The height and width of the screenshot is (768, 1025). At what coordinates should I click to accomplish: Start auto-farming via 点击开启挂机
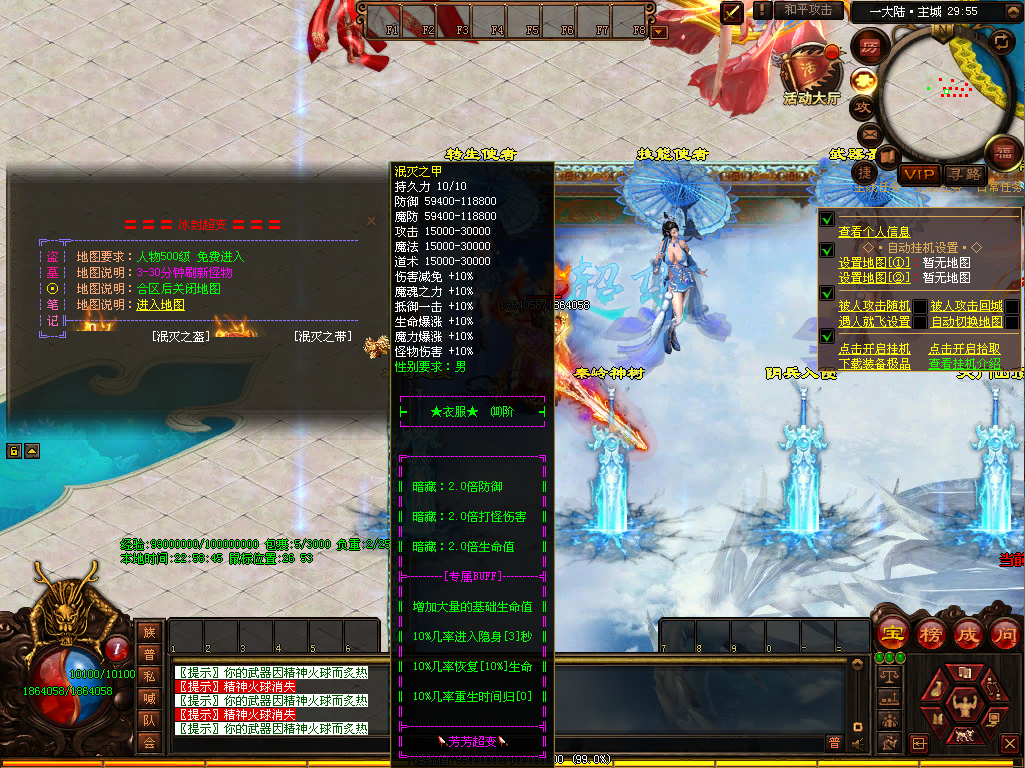point(874,349)
